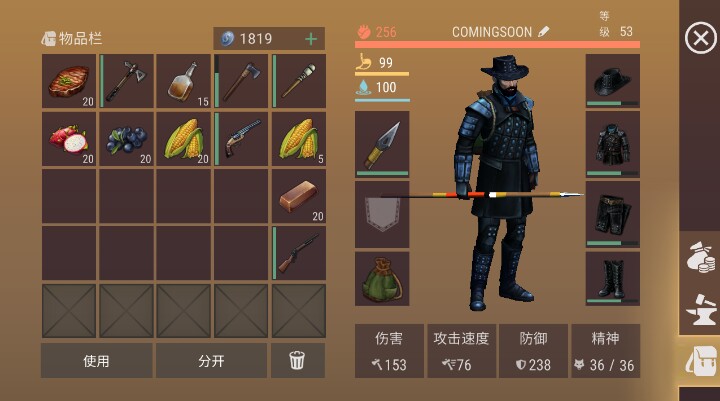Open the money bag shop tab
The width and height of the screenshot is (720, 401).
click(700, 260)
